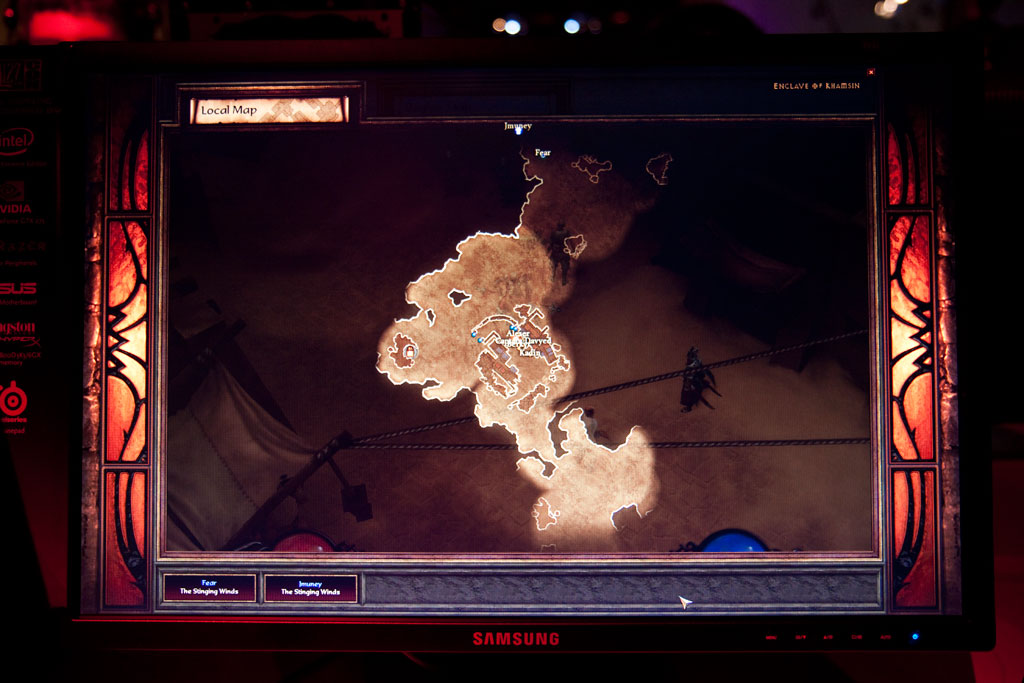The width and height of the screenshot is (1024, 683).
Task: Click the Fear player marker on the map
Action: coord(542,154)
